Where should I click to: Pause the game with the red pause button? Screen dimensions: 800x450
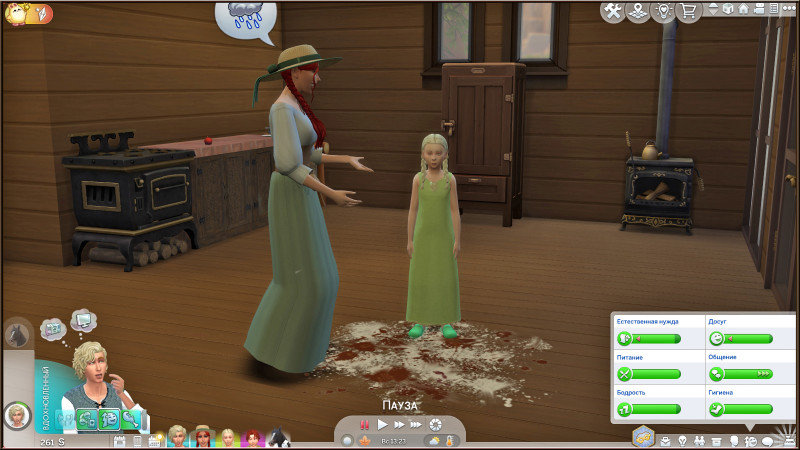click(x=365, y=425)
